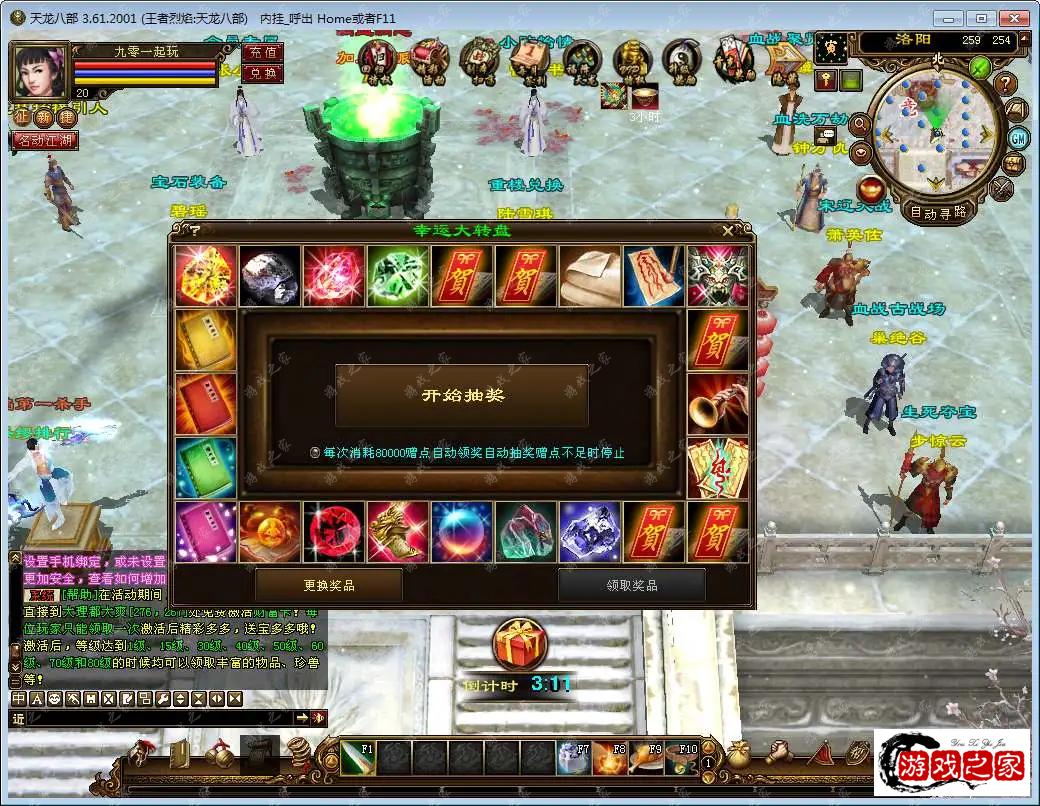Select the trumpet prize on the wheel
The height and width of the screenshot is (806, 1040).
coord(718,404)
